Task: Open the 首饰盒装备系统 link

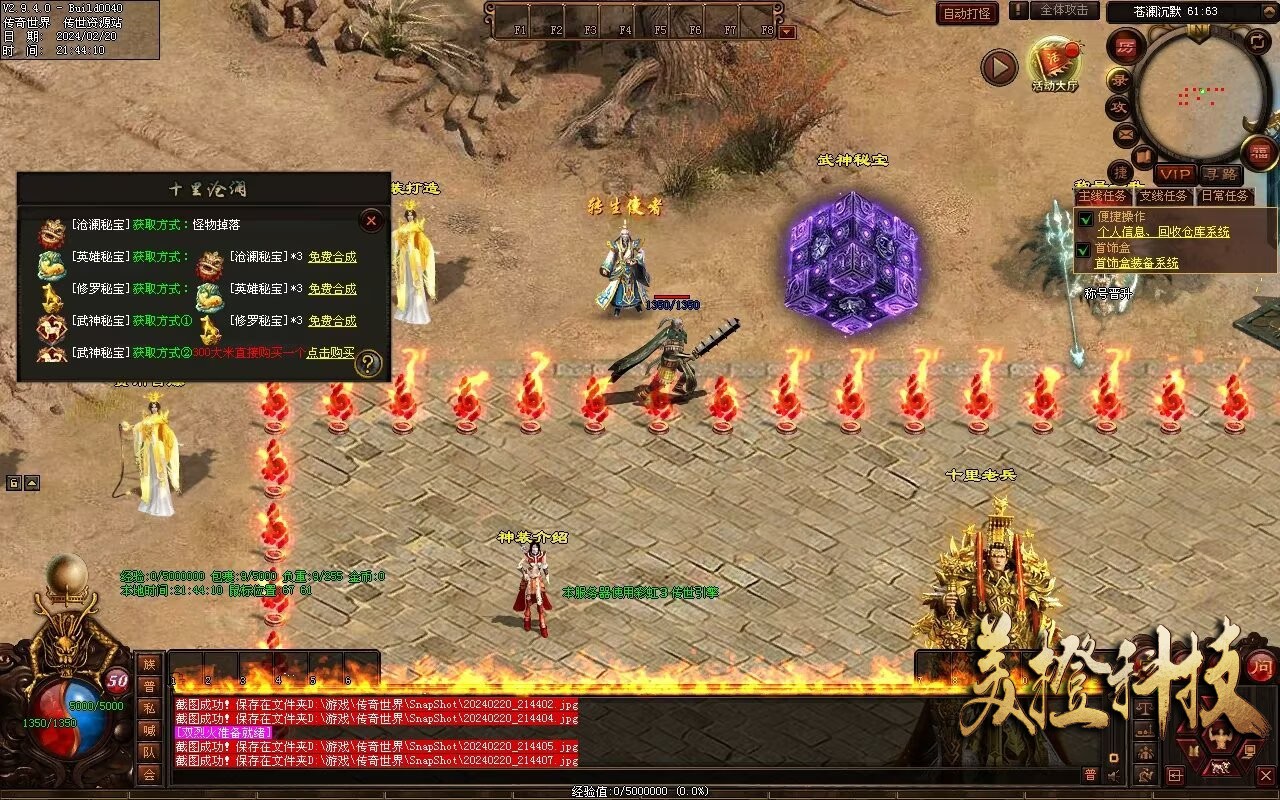Action: point(1136,263)
